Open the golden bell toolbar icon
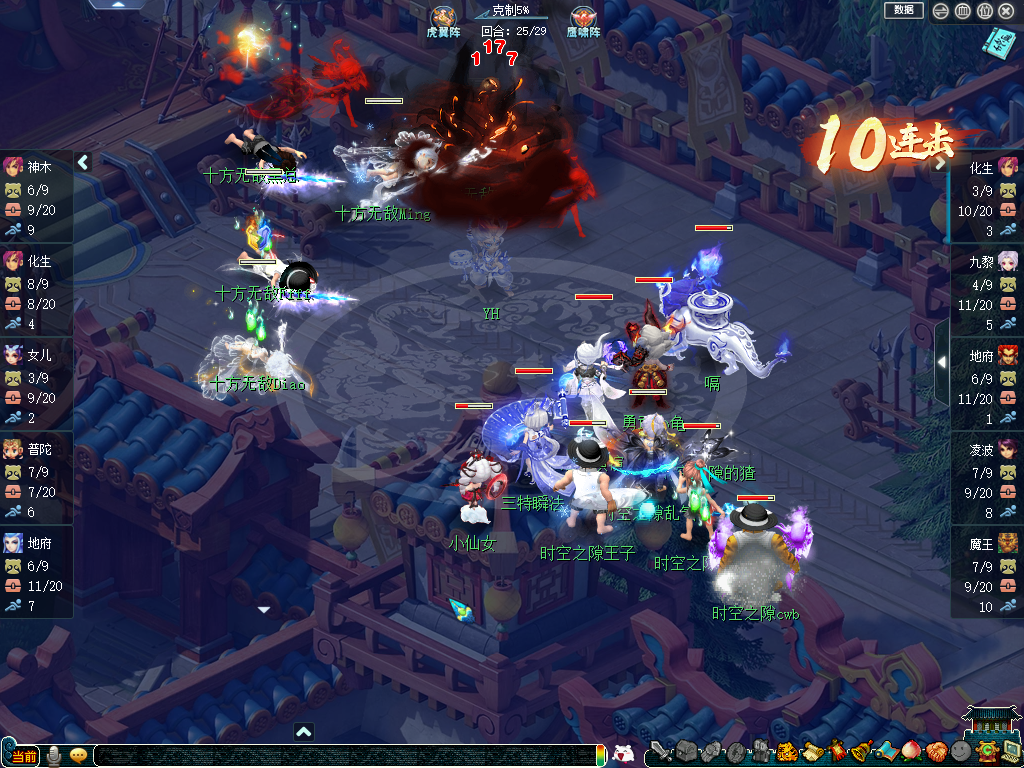 (860, 751)
